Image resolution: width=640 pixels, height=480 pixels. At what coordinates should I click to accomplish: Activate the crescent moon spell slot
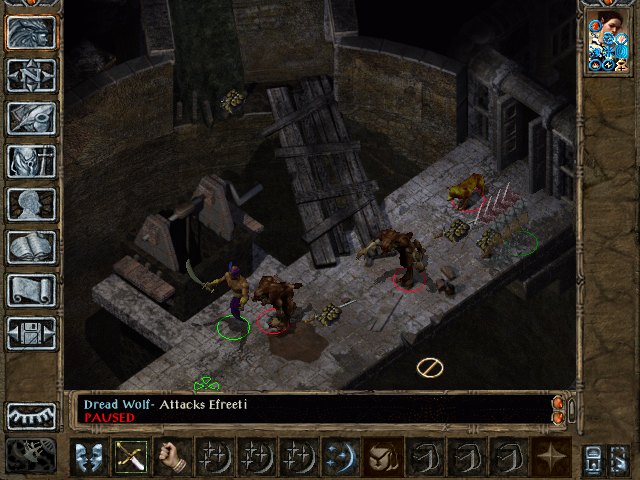point(340,456)
